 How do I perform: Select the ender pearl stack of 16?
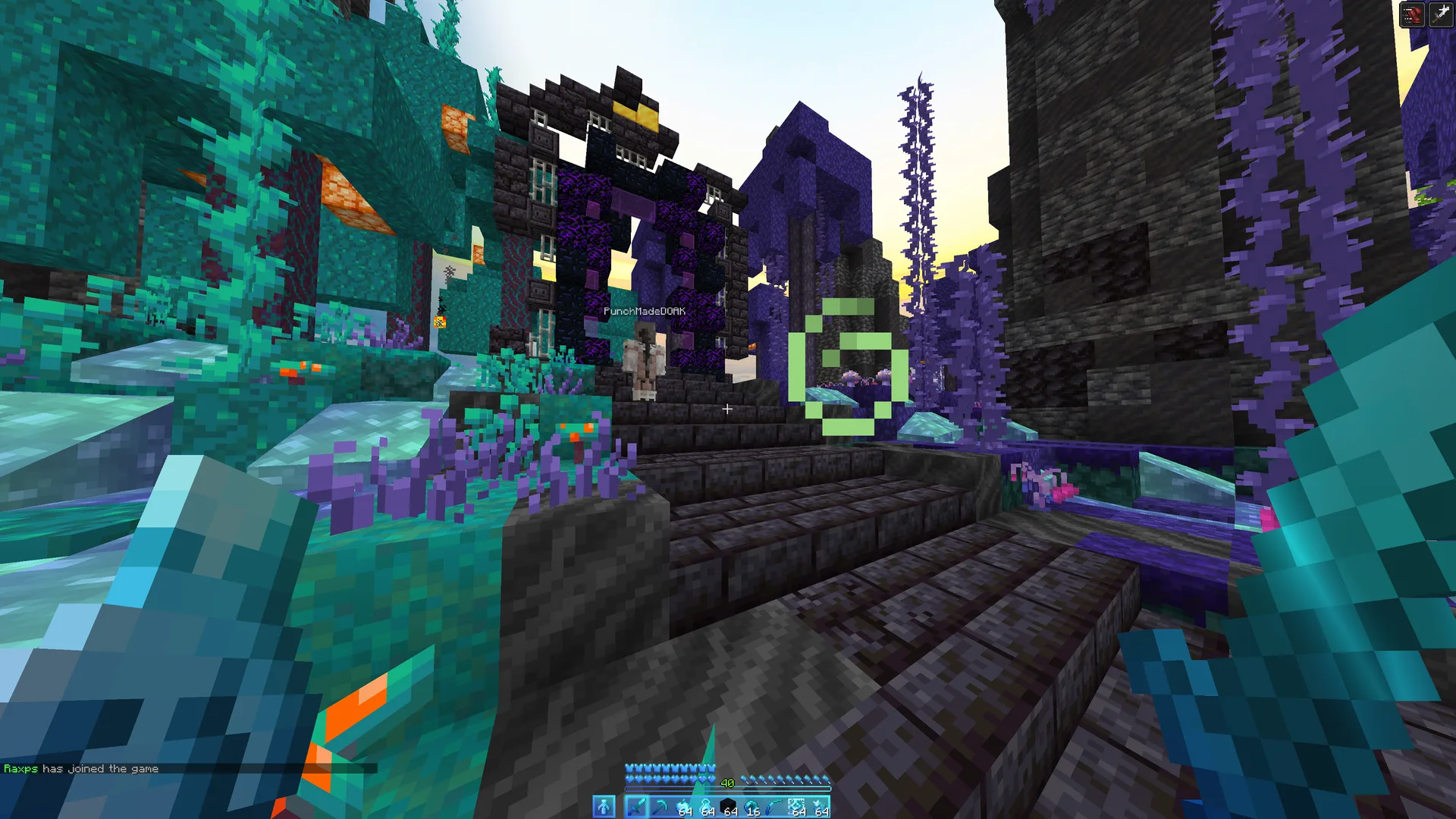[751, 807]
